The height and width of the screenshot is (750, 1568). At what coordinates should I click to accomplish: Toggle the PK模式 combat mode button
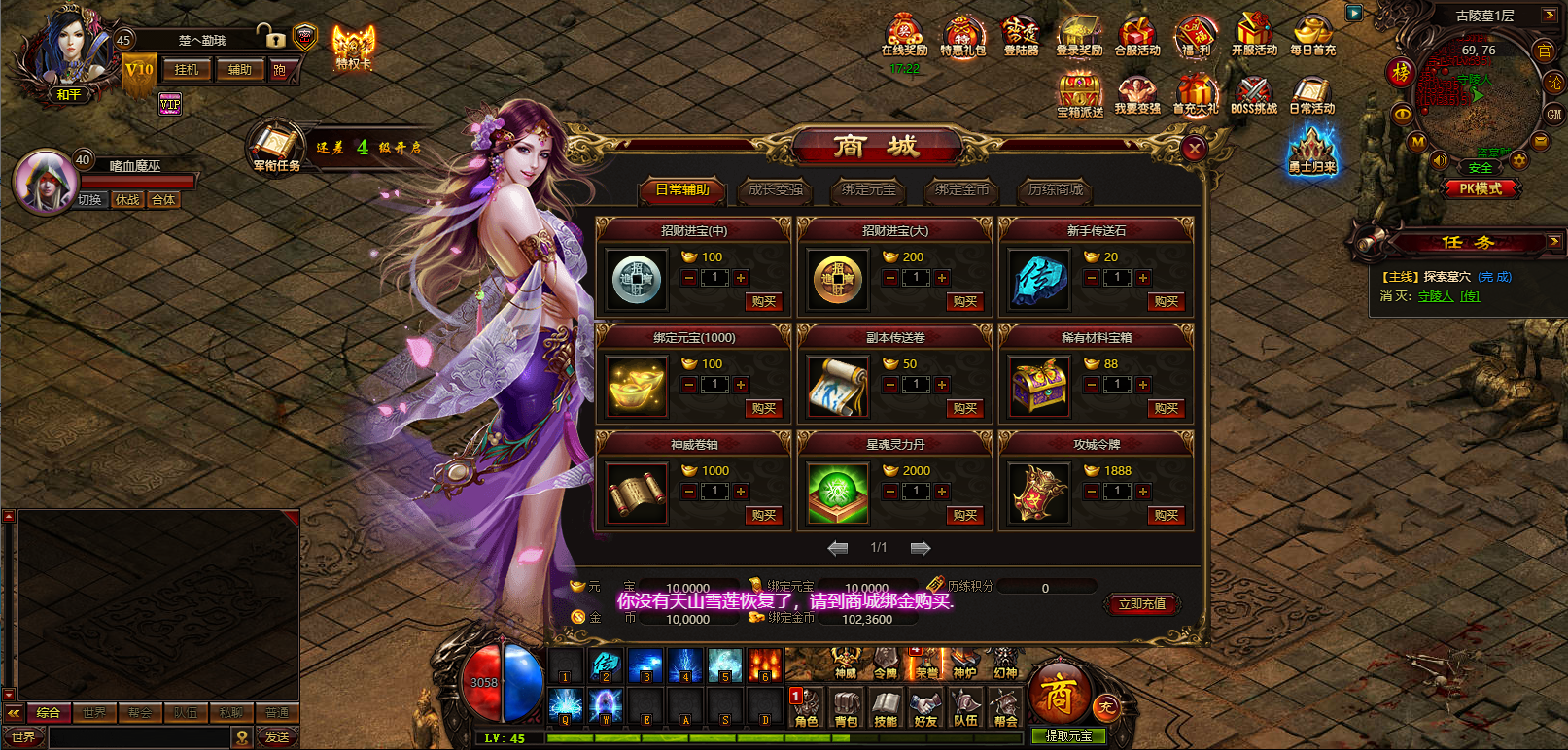pyautogui.click(x=1481, y=189)
